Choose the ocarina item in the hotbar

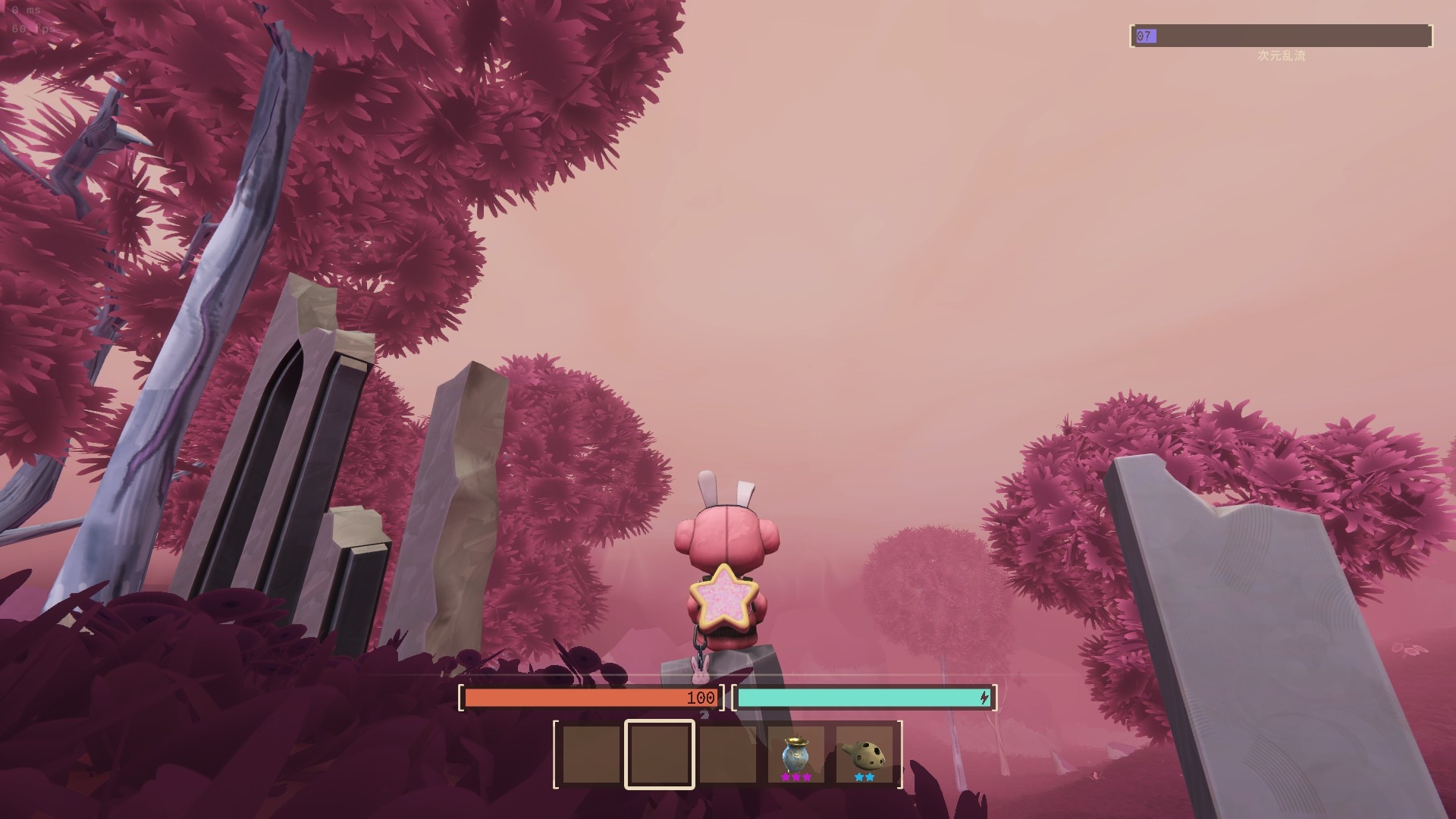pos(864,755)
